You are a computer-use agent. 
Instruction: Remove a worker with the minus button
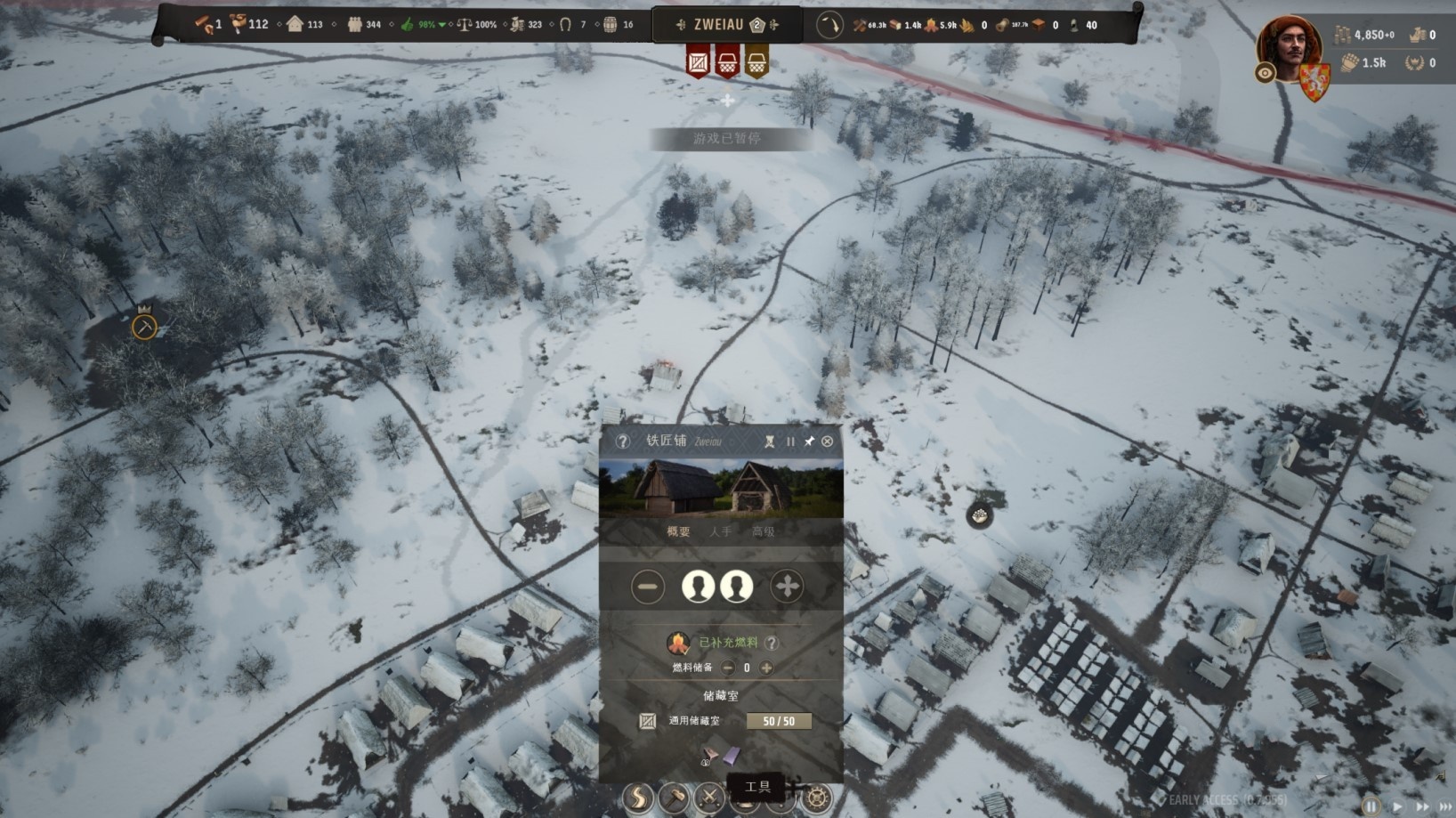[x=648, y=587]
